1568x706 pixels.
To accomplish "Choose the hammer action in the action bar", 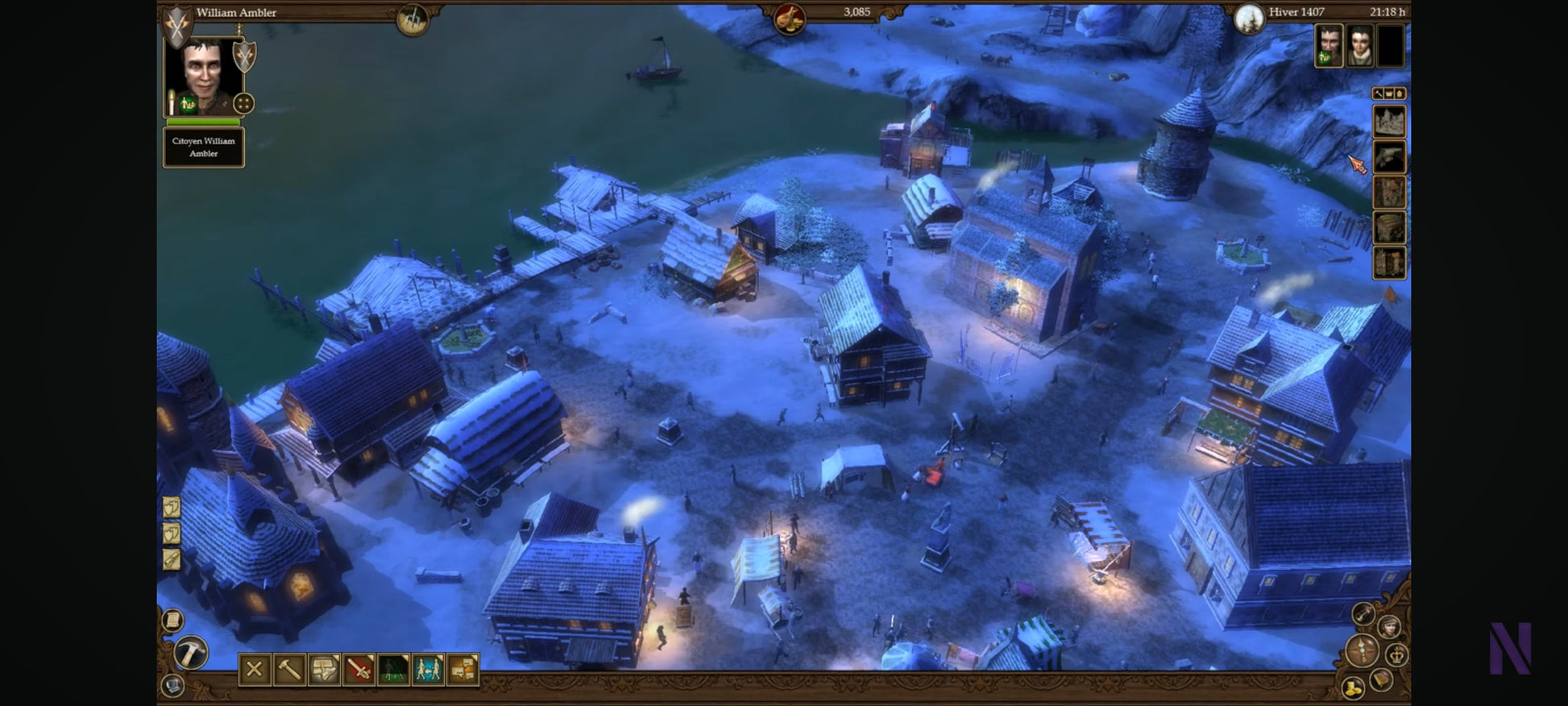I will [289, 669].
